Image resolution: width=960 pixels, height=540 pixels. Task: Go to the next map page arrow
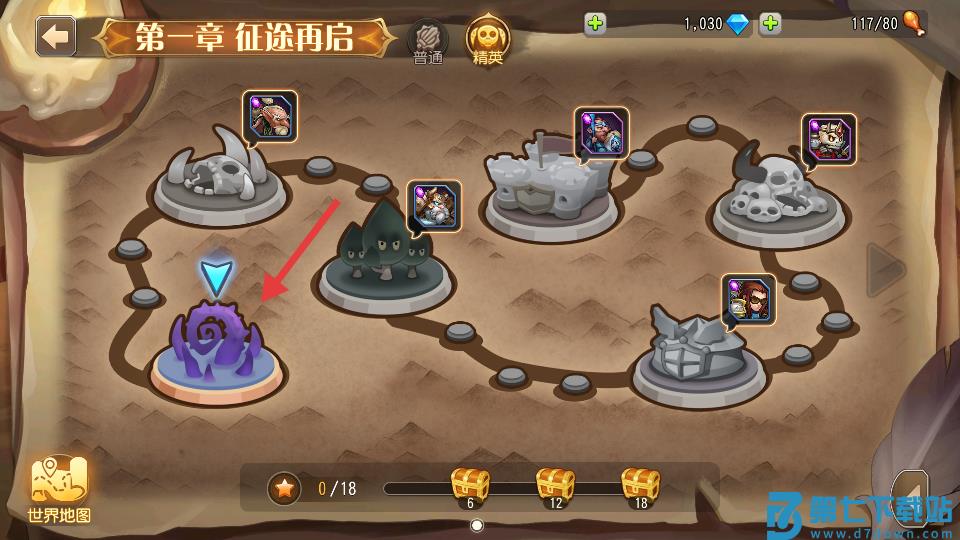pos(885,270)
